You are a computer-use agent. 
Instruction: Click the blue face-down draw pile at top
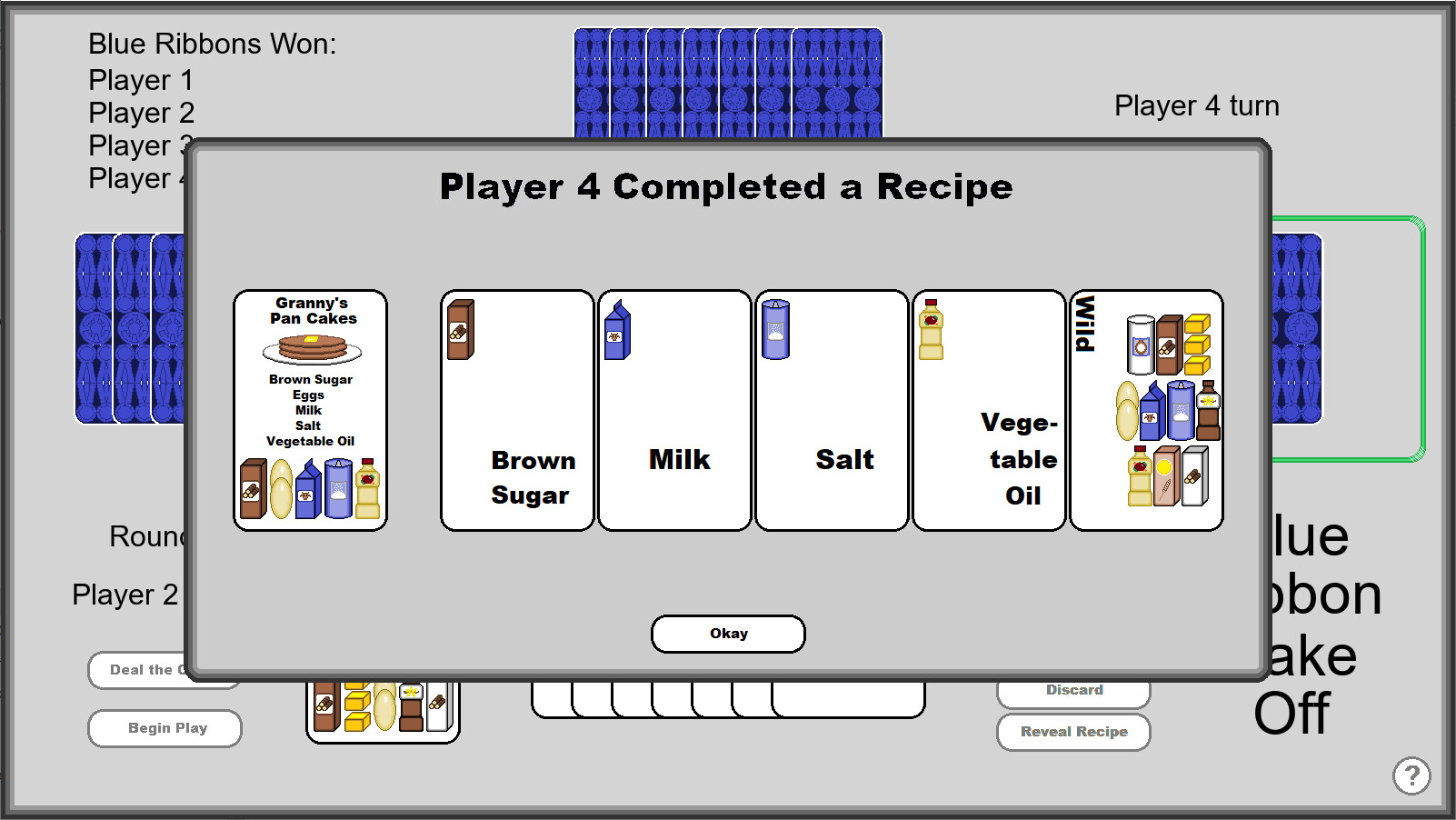(x=727, y=82)
